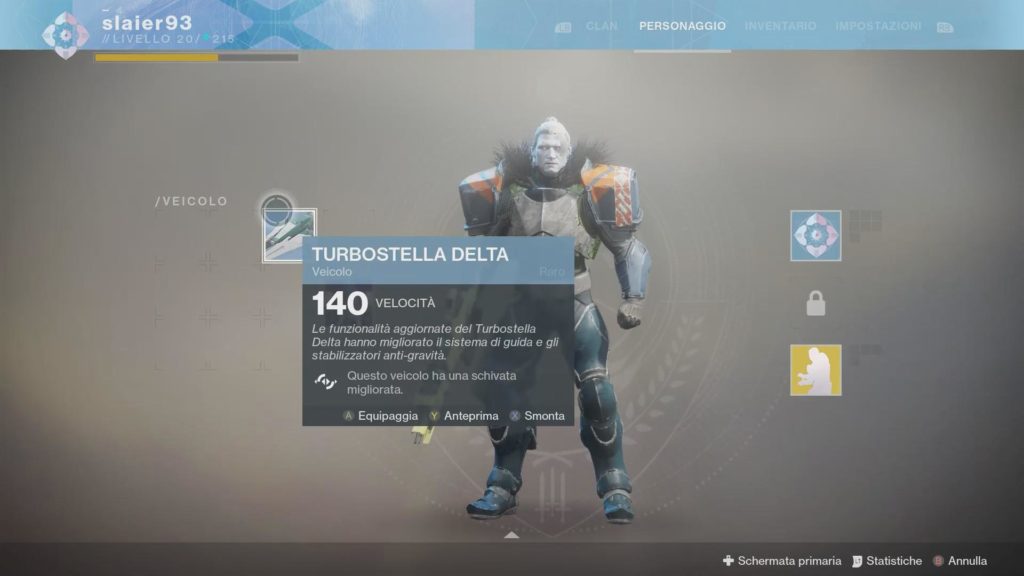
Task: Open the Clan tab
Action: click(601, 26)
